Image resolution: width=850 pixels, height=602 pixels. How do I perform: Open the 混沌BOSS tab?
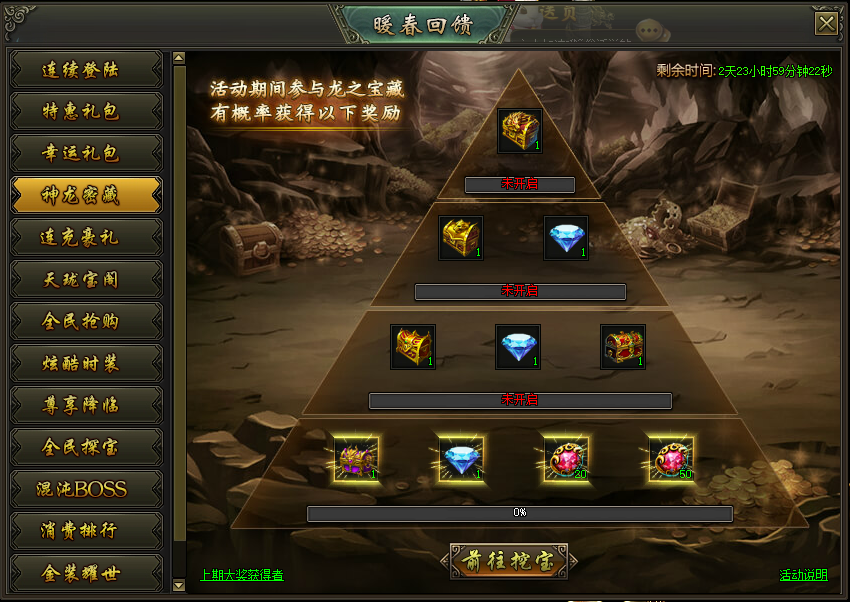pyautogui.click(x=85, y=489)
